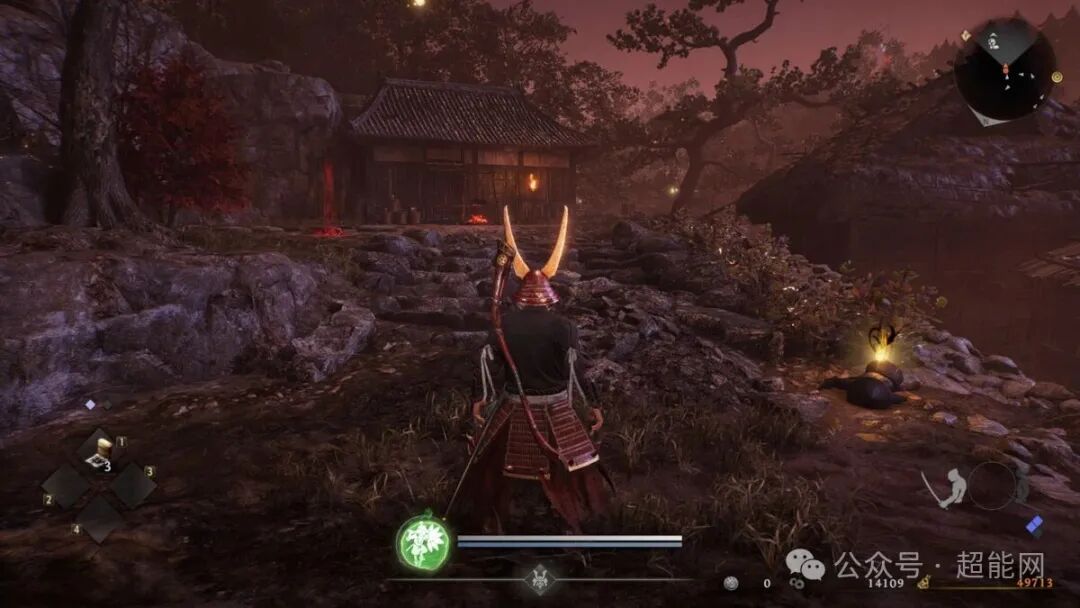Select the yellow circular marker beside the minimap
1080x608 pixels.
1057,77
